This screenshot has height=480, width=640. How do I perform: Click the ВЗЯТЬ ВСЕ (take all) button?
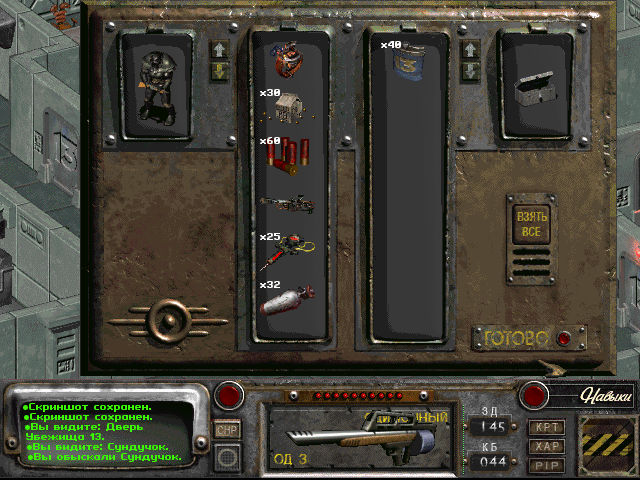pos(530,225)
